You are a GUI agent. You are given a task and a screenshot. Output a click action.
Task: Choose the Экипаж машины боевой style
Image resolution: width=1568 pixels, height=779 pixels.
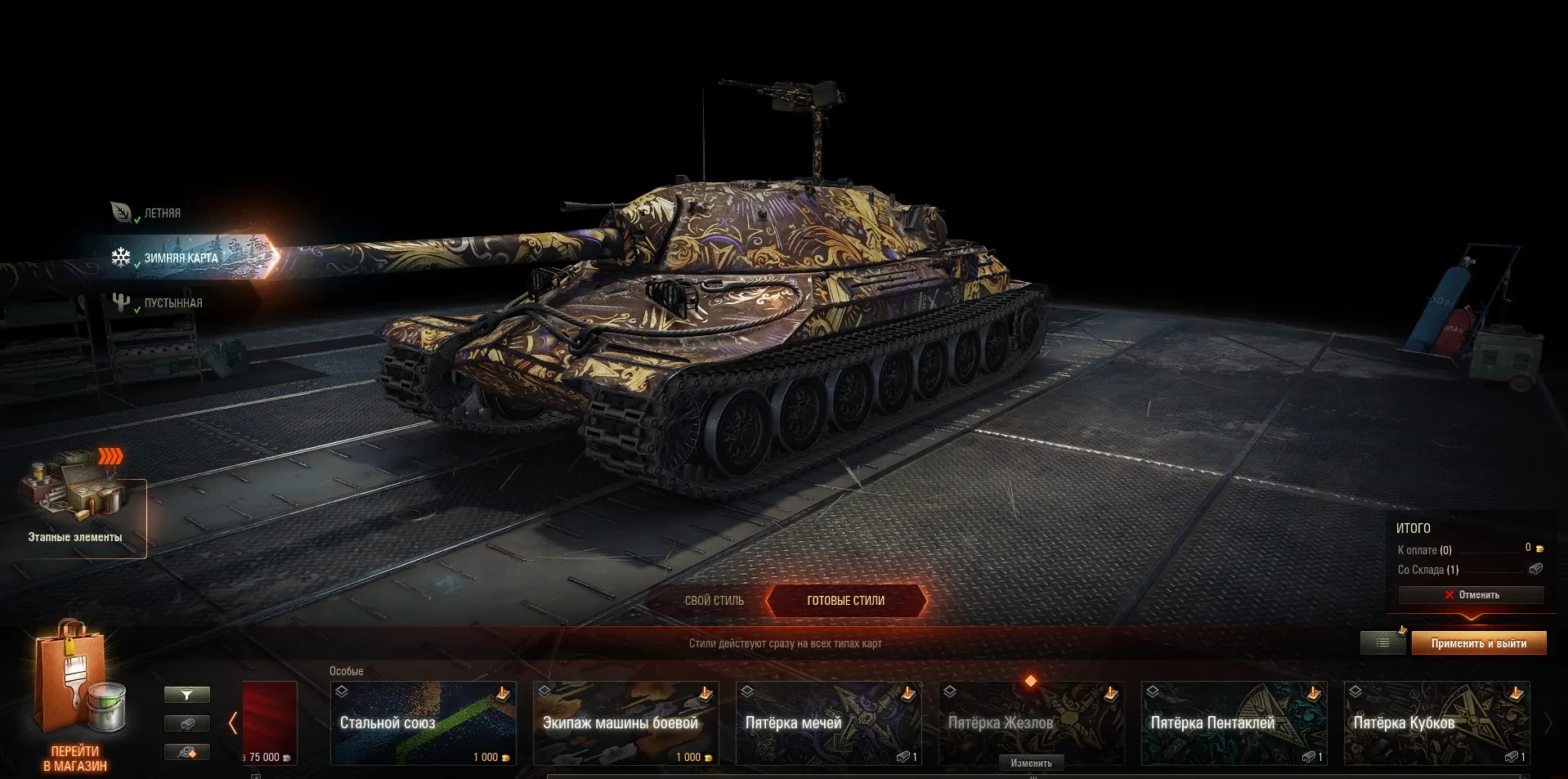tap(625, 723)
